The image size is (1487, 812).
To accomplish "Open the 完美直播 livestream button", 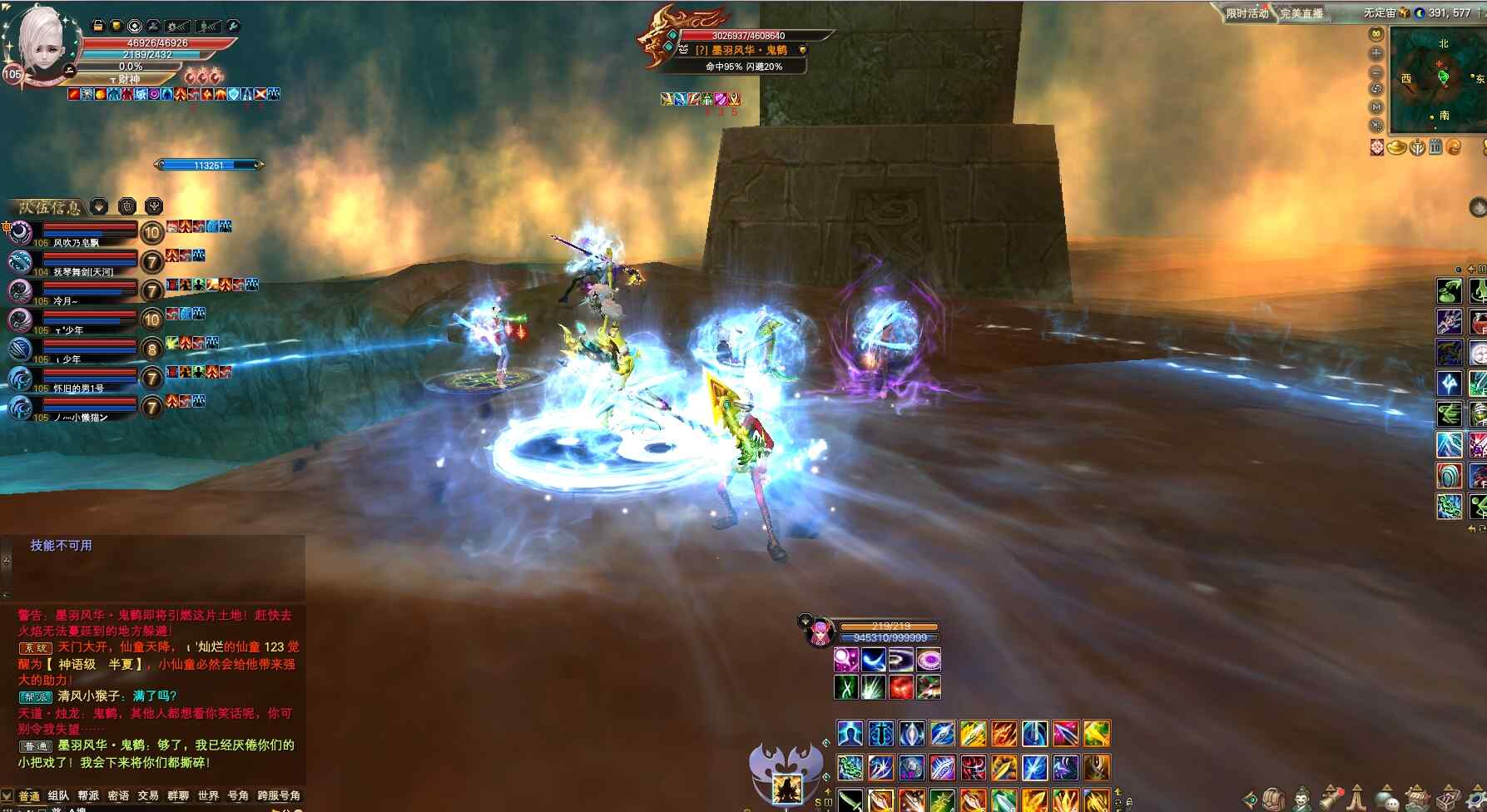I will (1301, 13).
